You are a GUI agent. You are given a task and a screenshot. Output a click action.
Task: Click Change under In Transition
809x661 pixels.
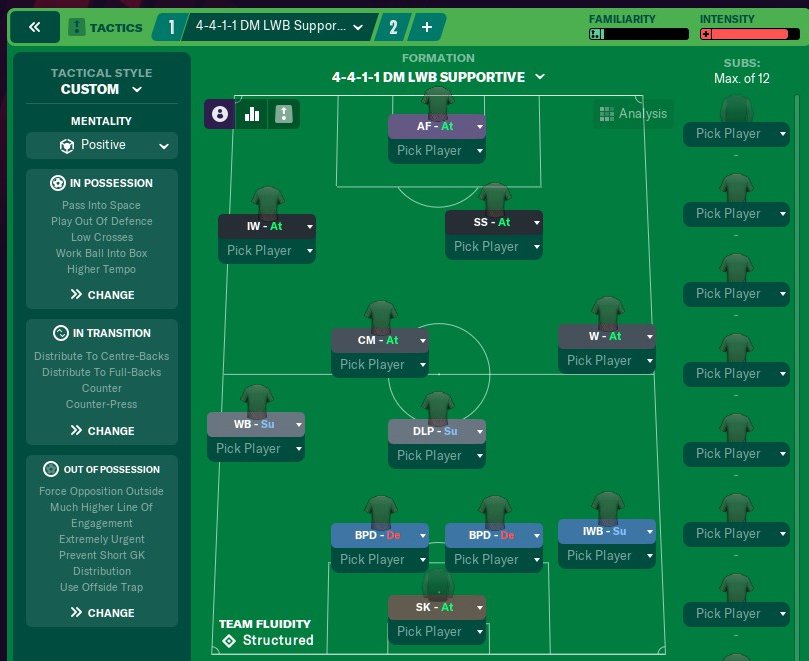click(102, 431)
